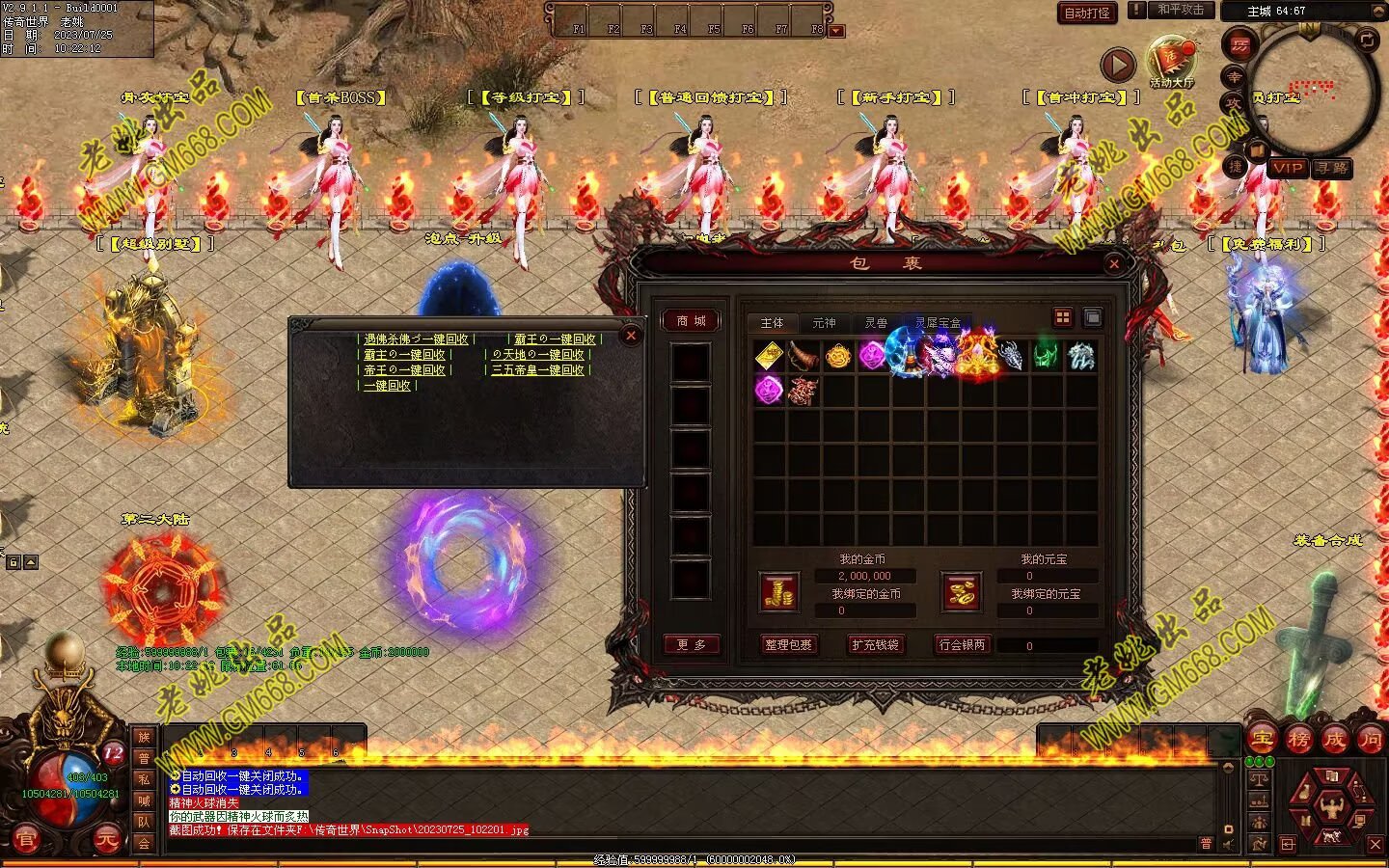Switch to the 元神 tab
The width and height of the screenshot is (1389, 868).
(x=824, y=323)
